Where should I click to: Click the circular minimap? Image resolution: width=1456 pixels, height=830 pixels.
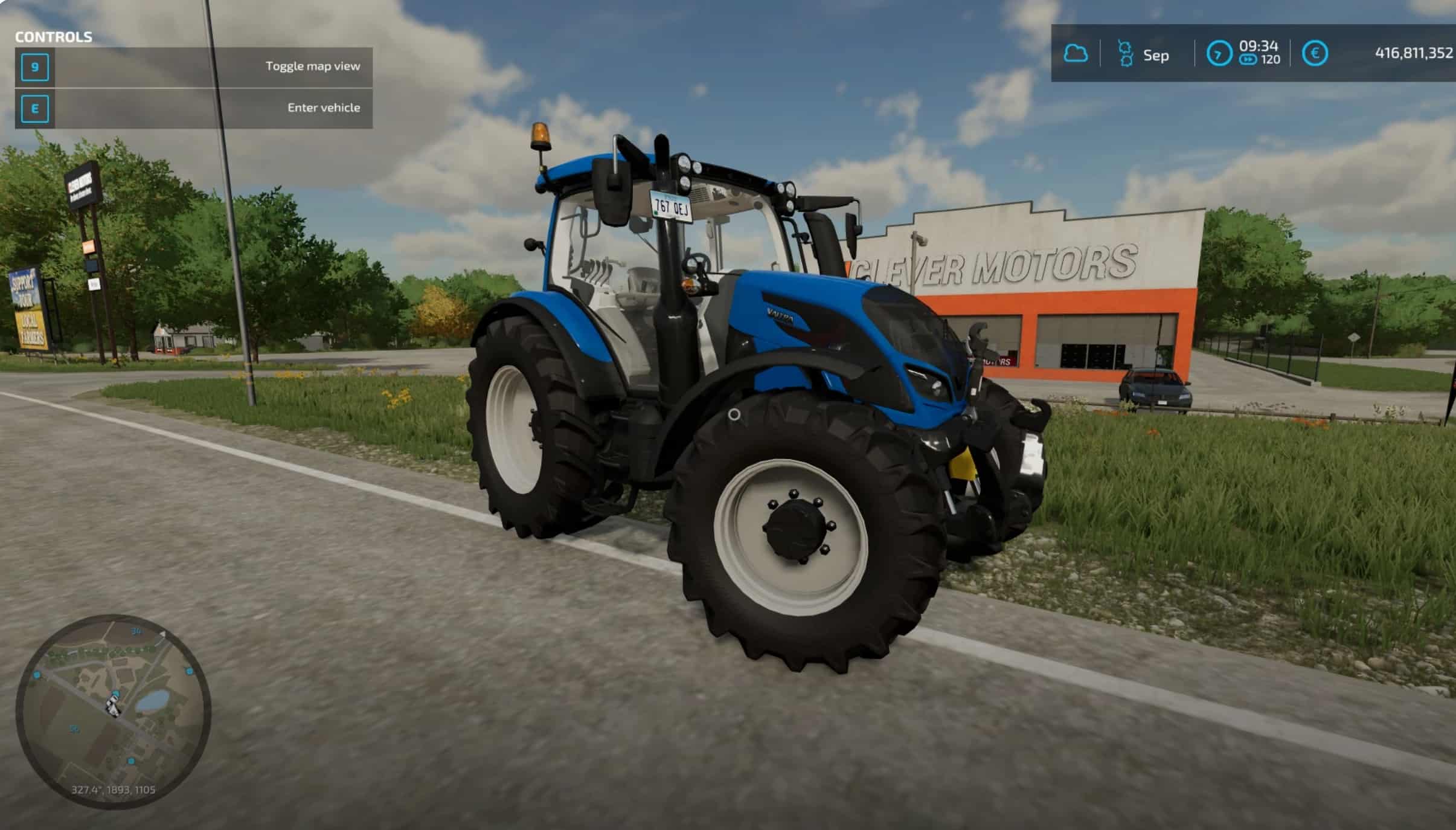click(114, 711)
